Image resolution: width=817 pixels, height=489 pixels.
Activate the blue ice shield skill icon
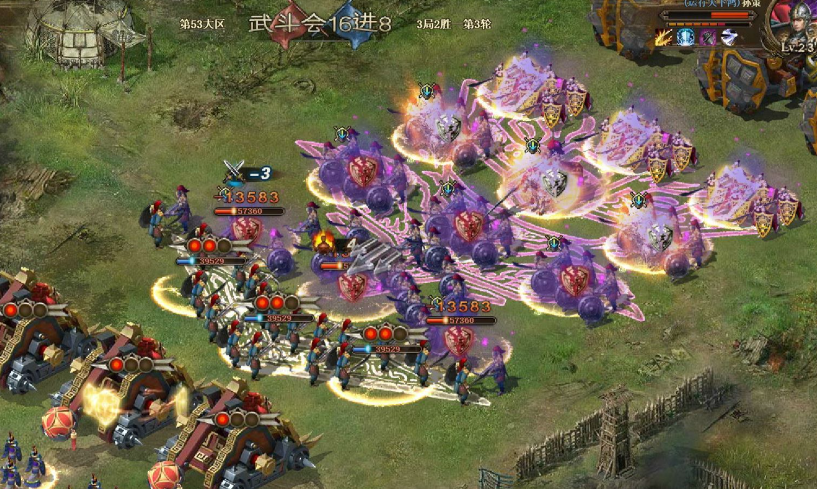(x=686, y=38)
